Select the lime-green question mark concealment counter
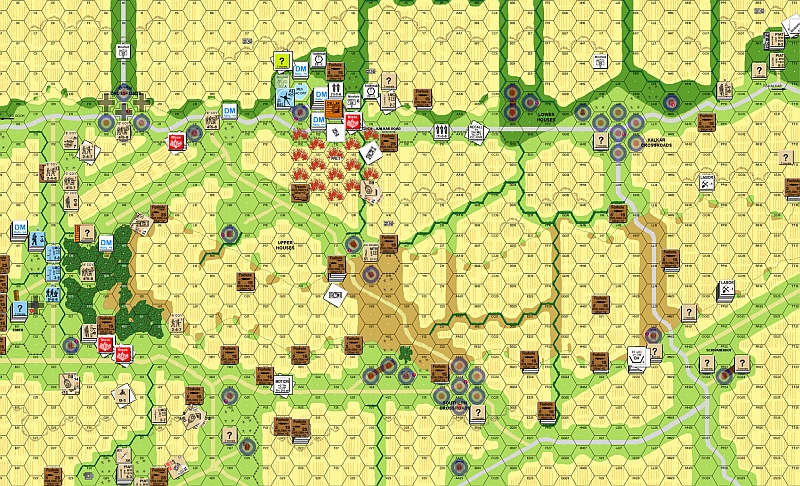 tap(283, 62)
